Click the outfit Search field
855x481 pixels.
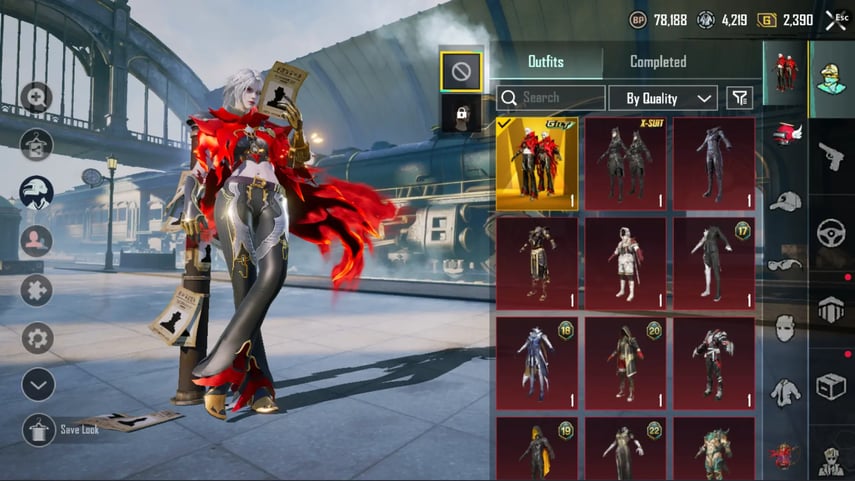point(550,98)
